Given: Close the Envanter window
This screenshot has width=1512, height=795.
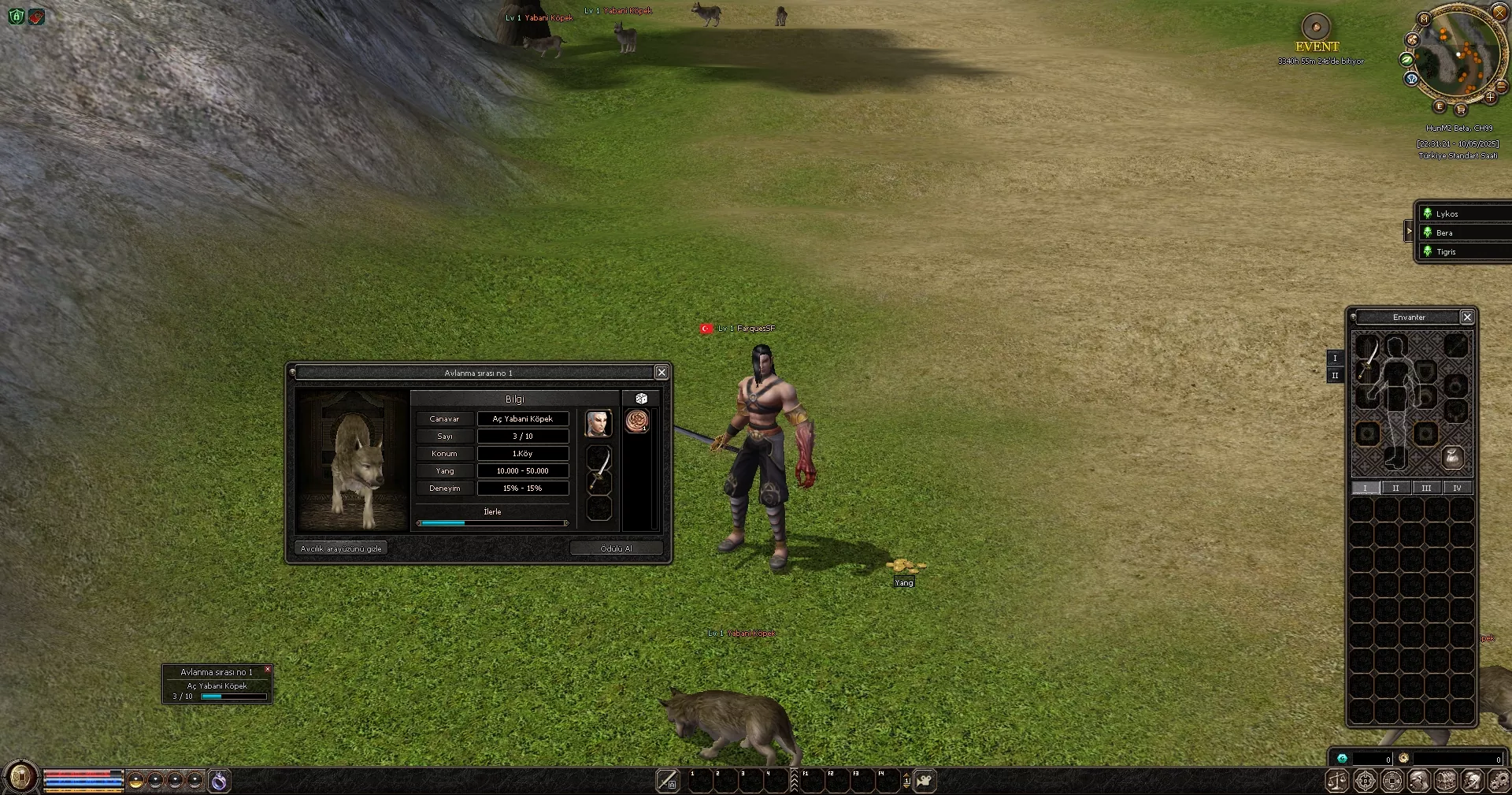Looking at the screenshot, I should click(1467, 317).
